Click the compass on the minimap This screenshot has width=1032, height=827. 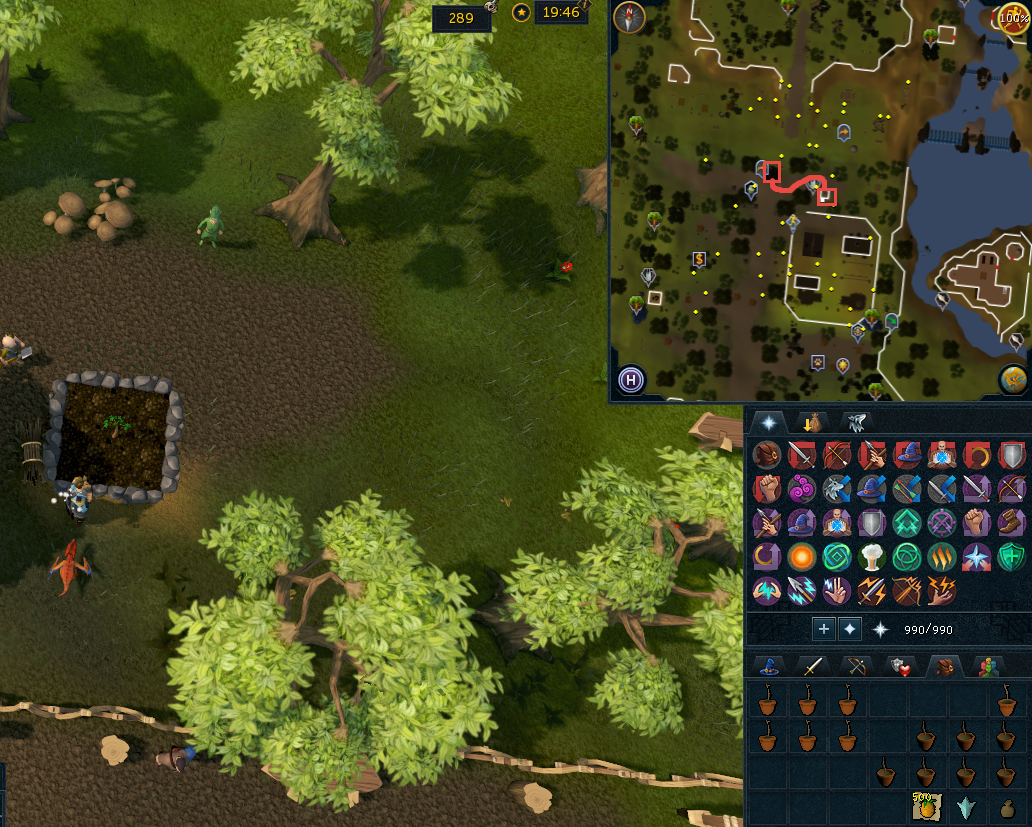(x=630, y=17)
